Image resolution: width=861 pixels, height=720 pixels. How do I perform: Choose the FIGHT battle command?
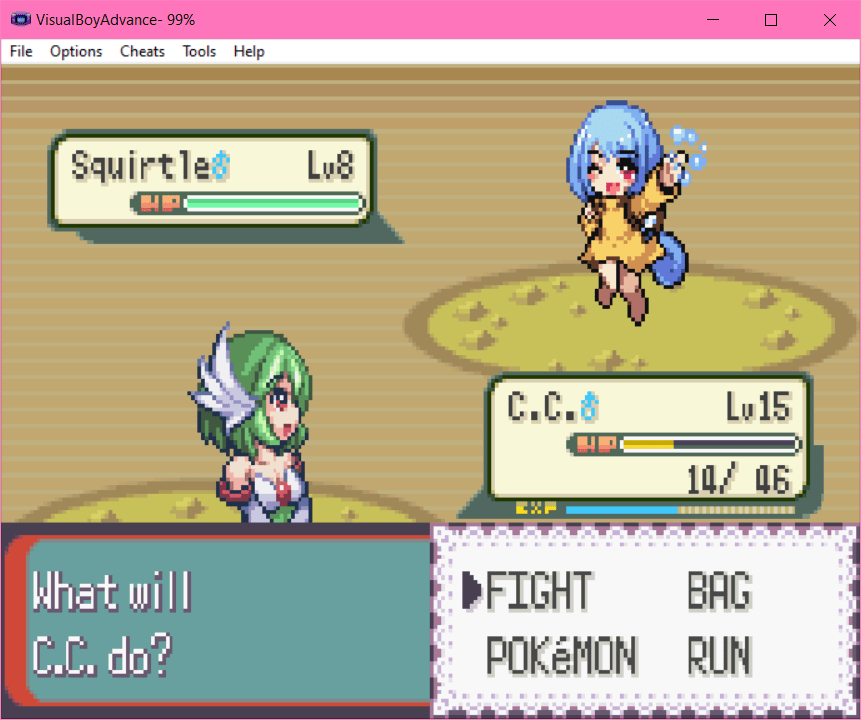539,592
